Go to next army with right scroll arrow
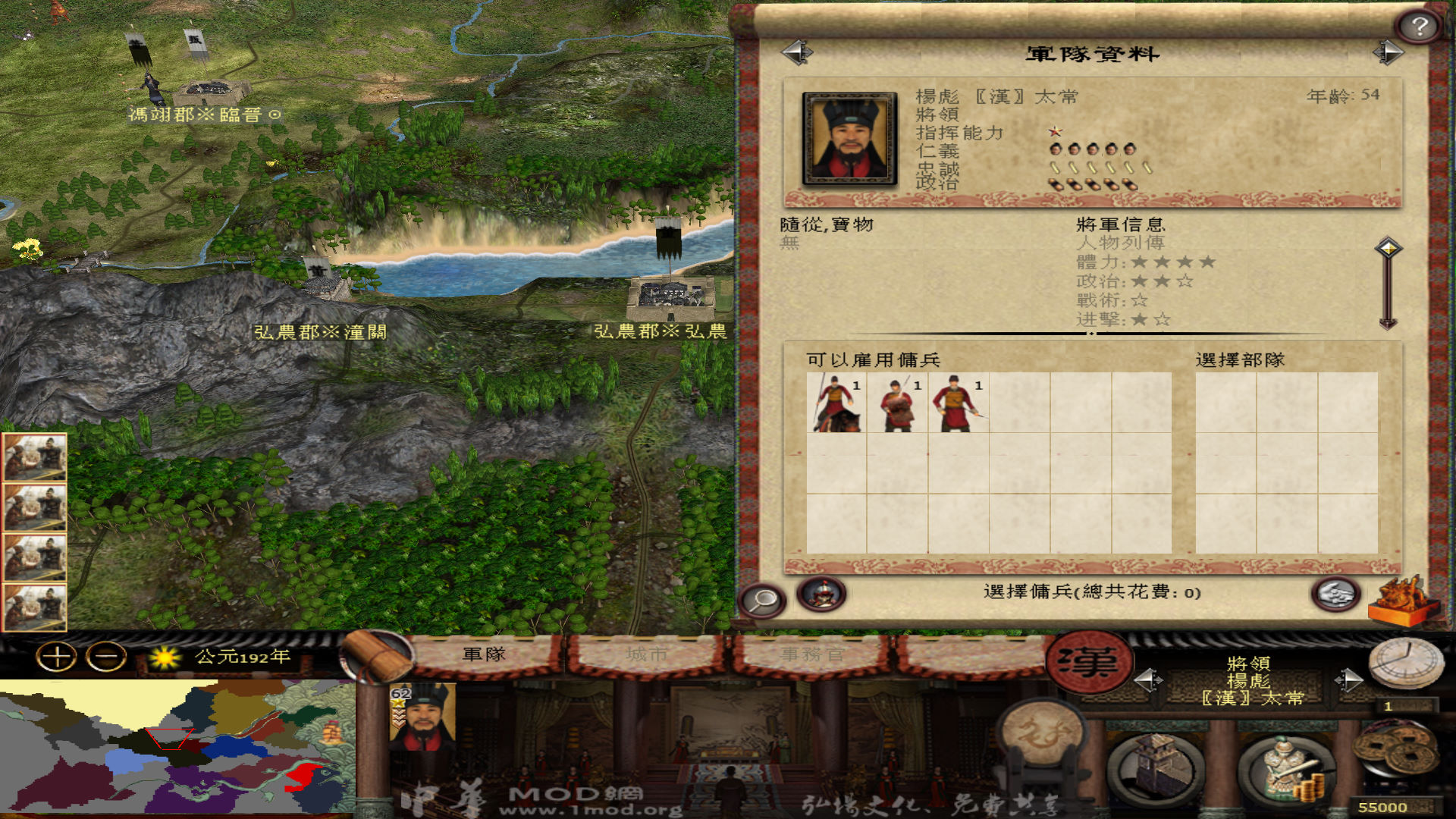Screen dimensions: 1456x819 [1389, 52]
